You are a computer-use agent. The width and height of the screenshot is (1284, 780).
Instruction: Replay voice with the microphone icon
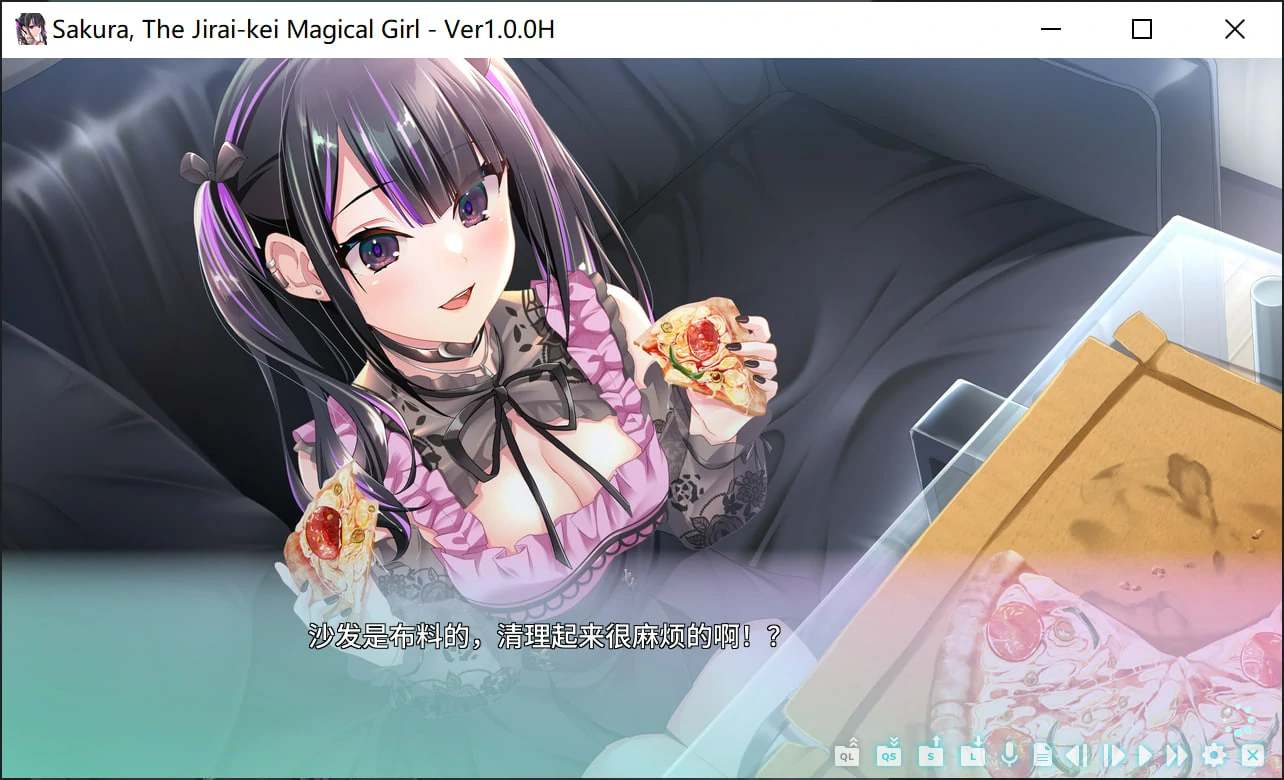click(x=1009, y=756)
